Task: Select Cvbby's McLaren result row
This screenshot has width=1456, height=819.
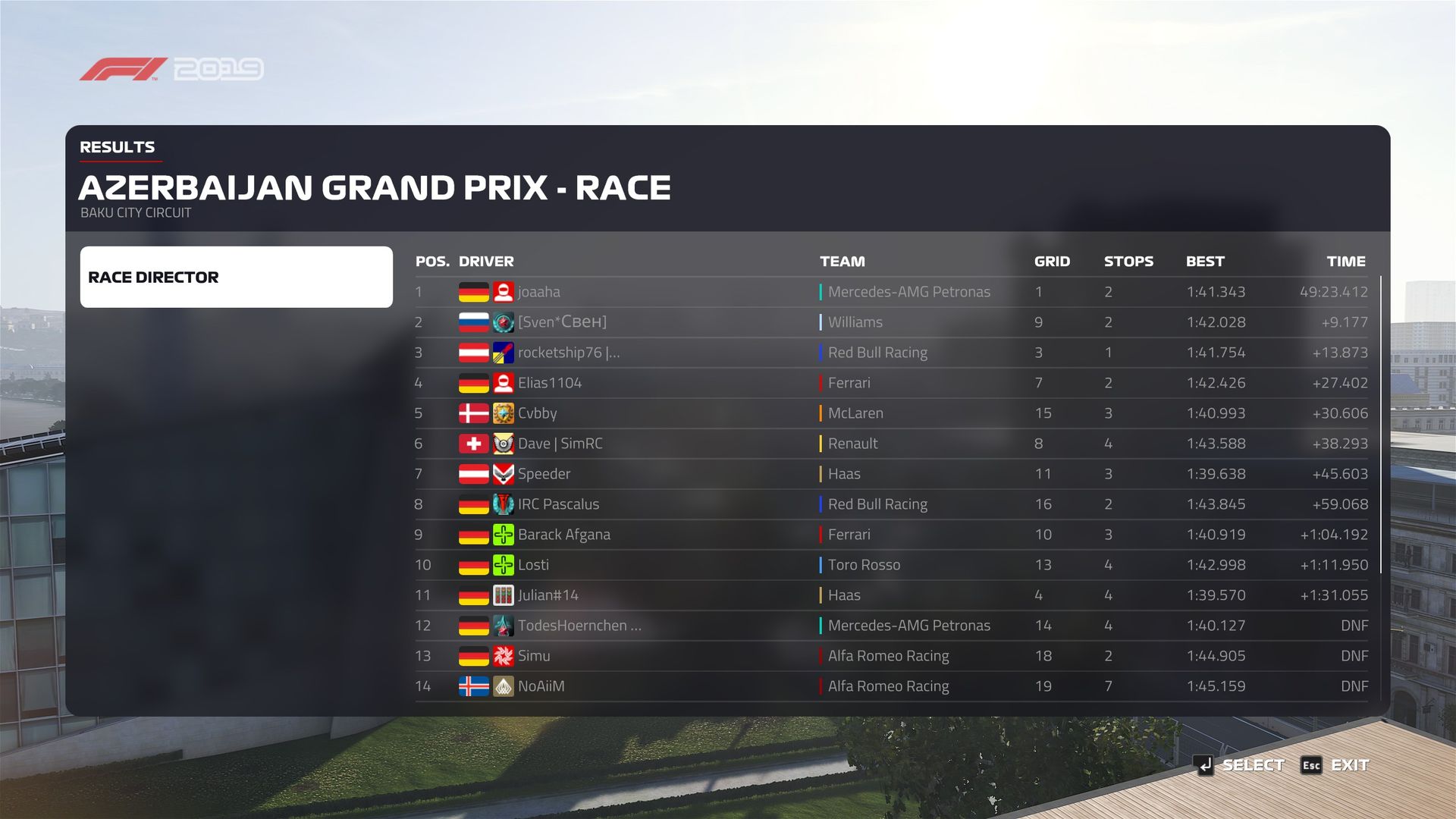Action: point(891,413)
